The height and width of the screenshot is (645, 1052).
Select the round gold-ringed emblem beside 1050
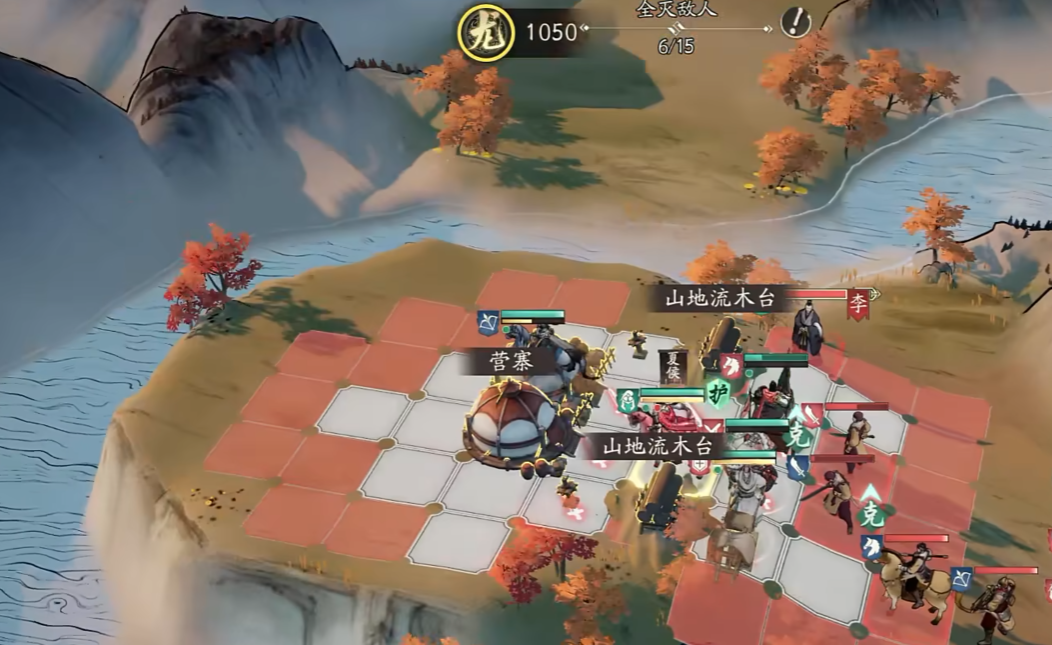(x=479, y=32)
